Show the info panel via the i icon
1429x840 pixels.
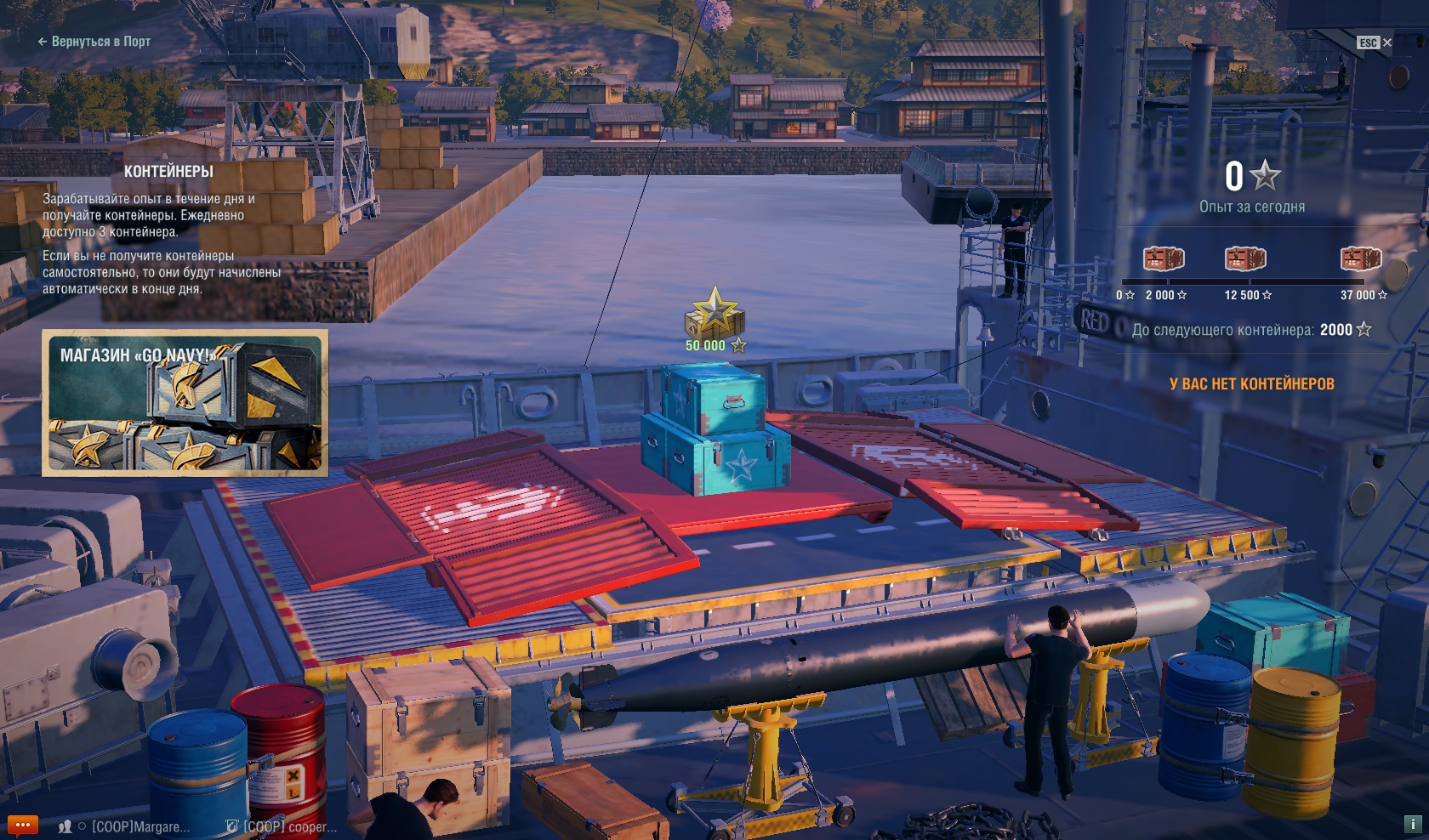pyautogui.click(x=1412, y=824)
